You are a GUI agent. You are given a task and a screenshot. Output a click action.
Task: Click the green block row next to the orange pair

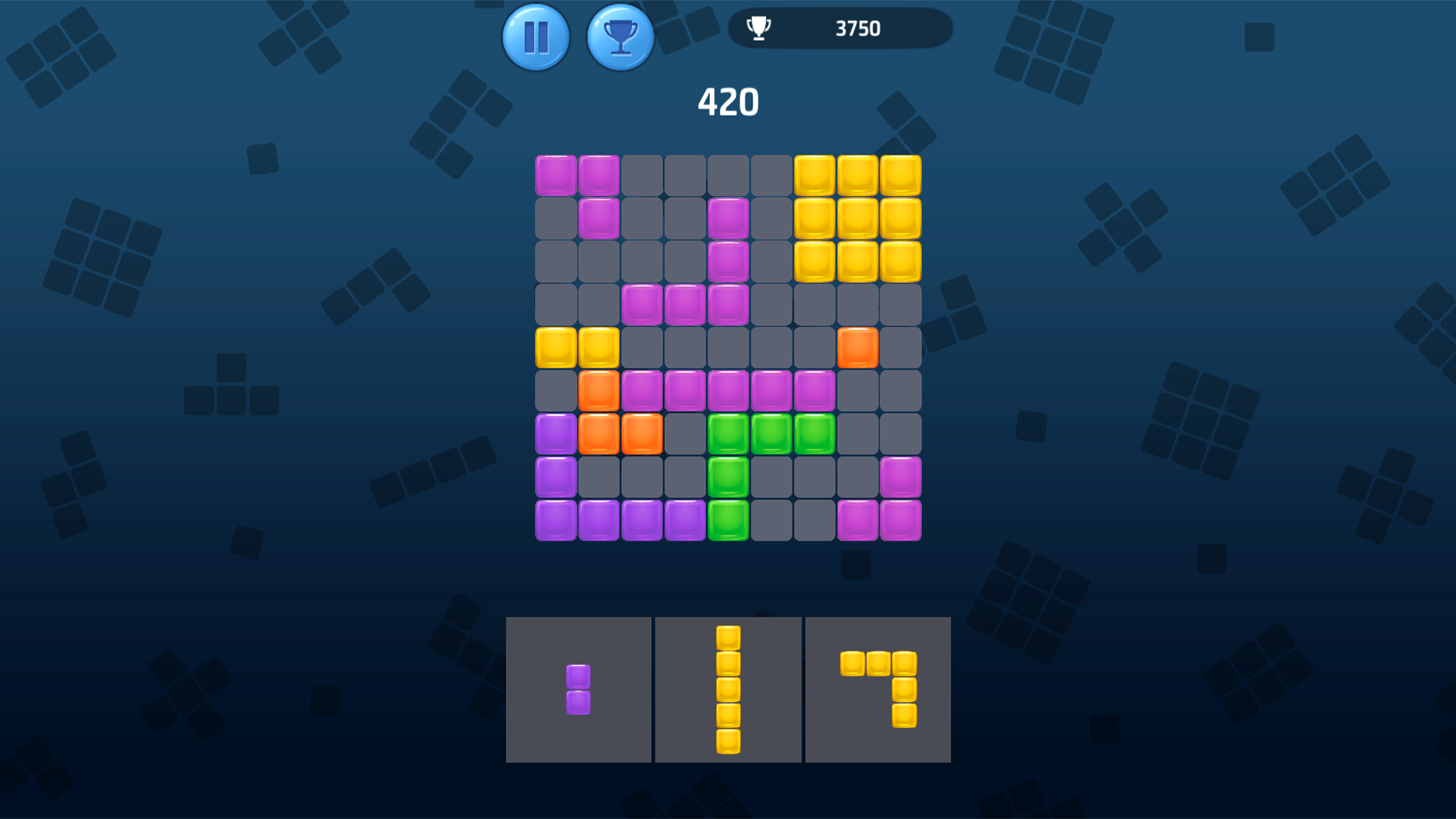771,434
